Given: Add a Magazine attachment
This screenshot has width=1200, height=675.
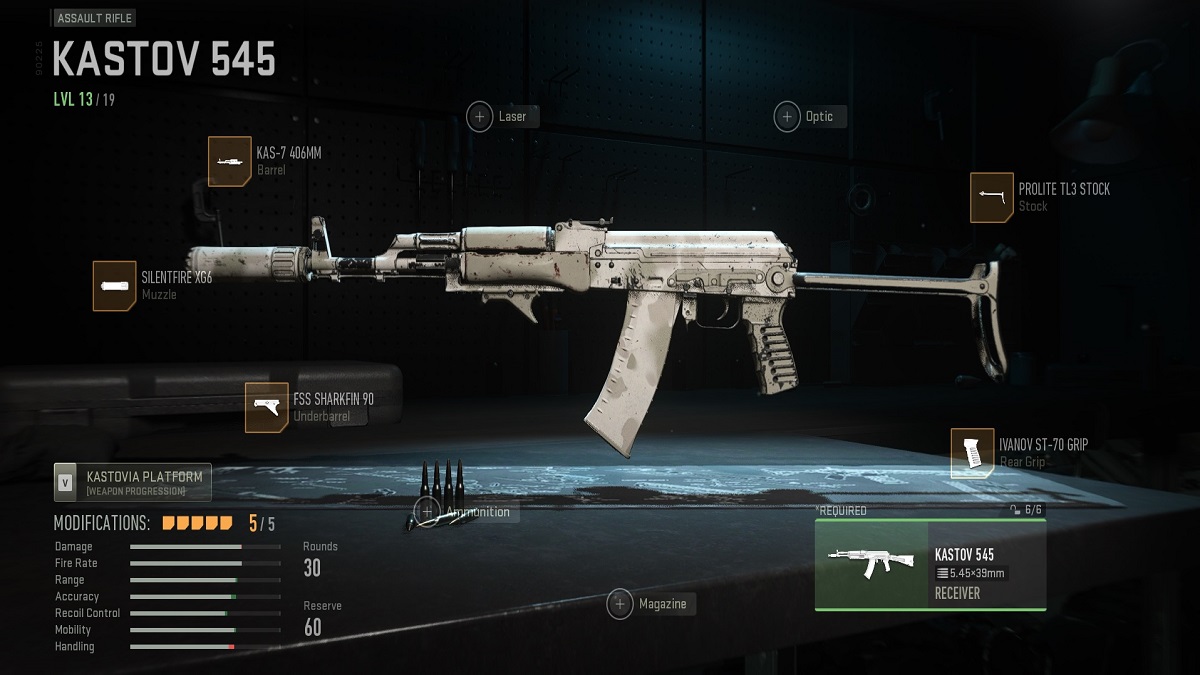Looking at the screenshot, I should [x=621, y=604].
